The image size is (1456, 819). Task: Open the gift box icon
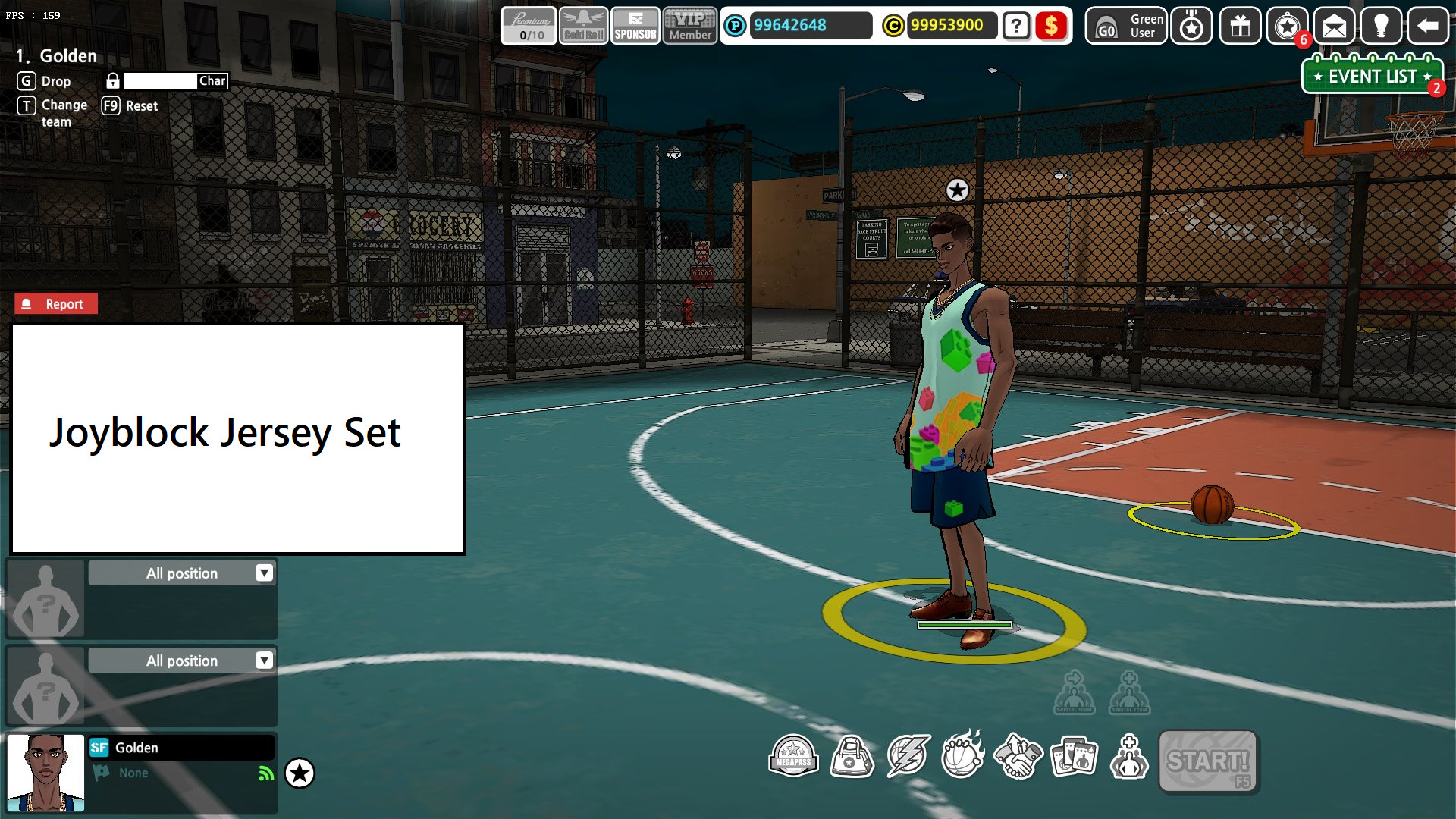coord(1239,27)
